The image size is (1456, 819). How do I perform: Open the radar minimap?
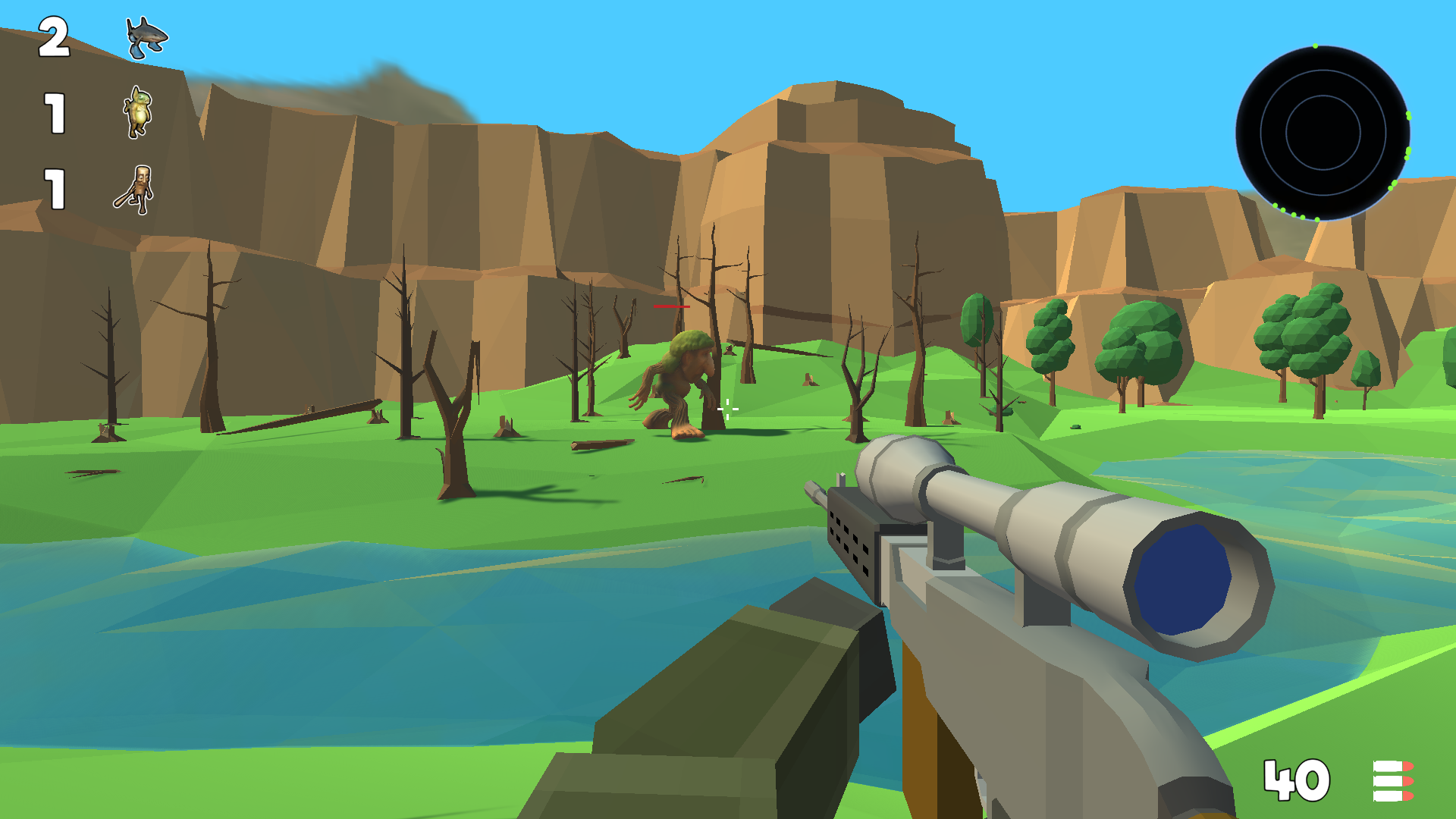click(x=1323, y=133)
